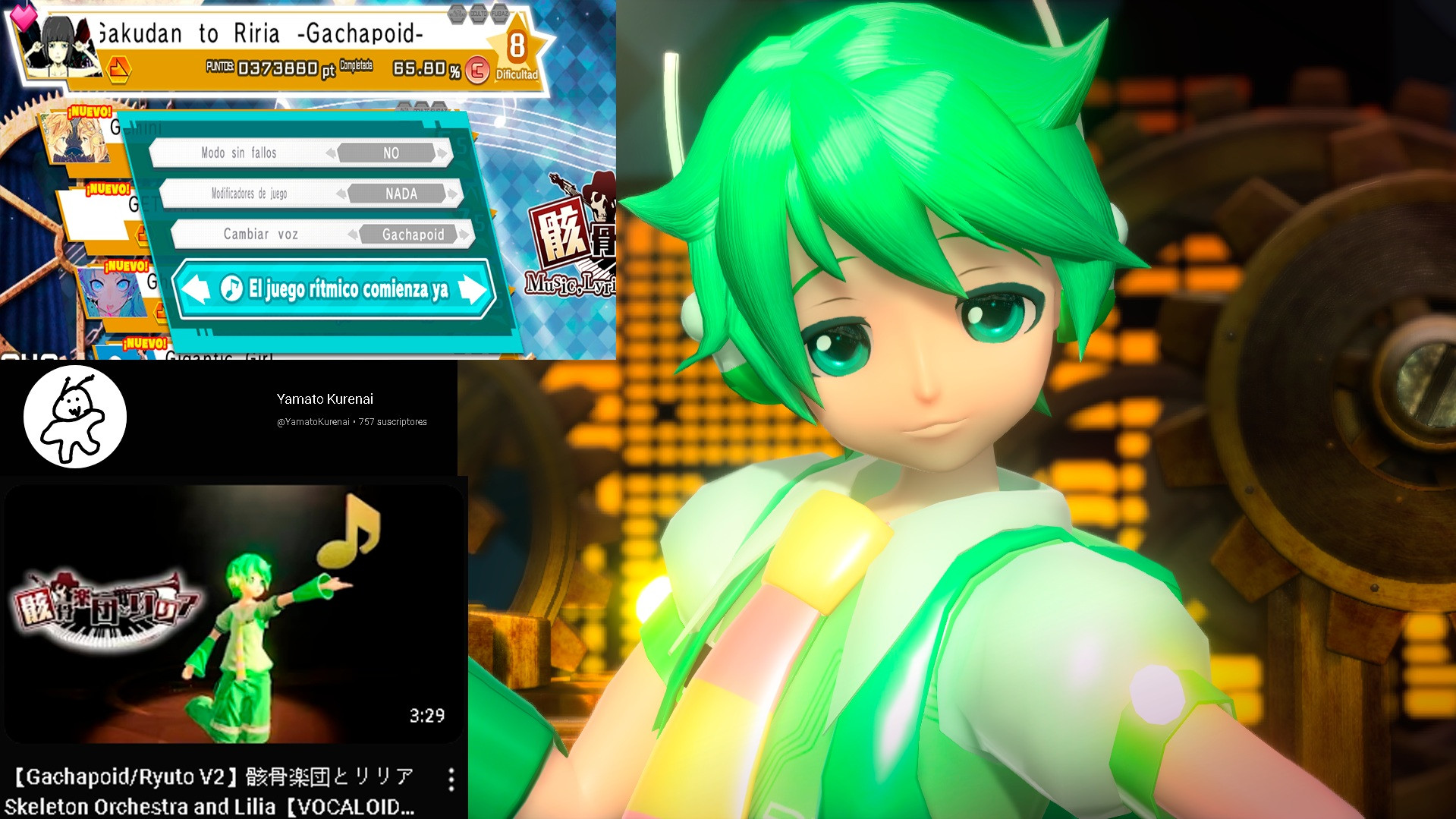Select the difficulty 8 star icon
The width and height of the screenshot is (1456, 819).
517,44
